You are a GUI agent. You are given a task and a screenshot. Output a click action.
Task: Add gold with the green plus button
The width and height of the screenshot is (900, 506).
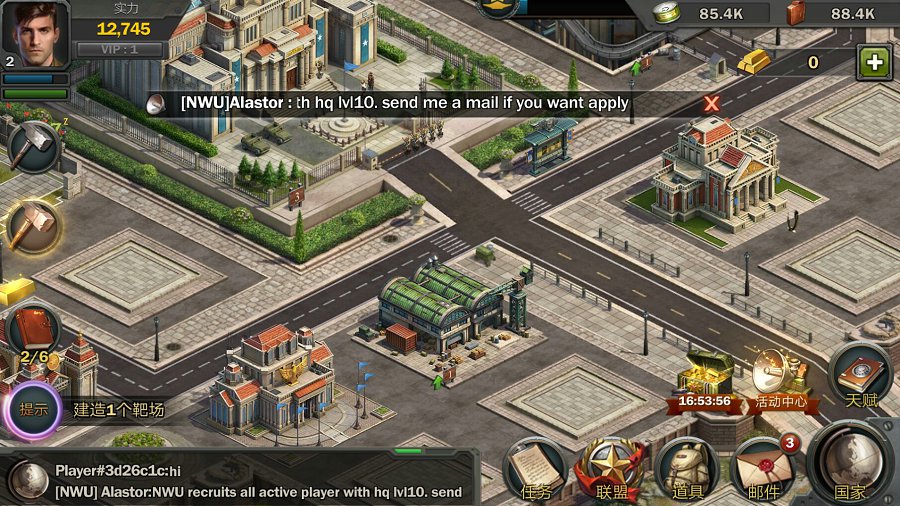tap(874, 62)
